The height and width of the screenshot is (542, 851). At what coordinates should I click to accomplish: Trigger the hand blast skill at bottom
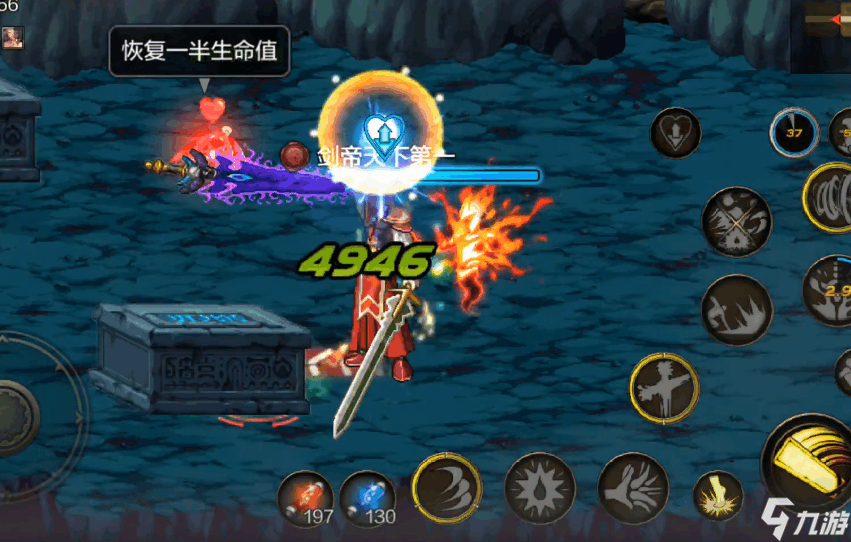[x=632, y=488]
